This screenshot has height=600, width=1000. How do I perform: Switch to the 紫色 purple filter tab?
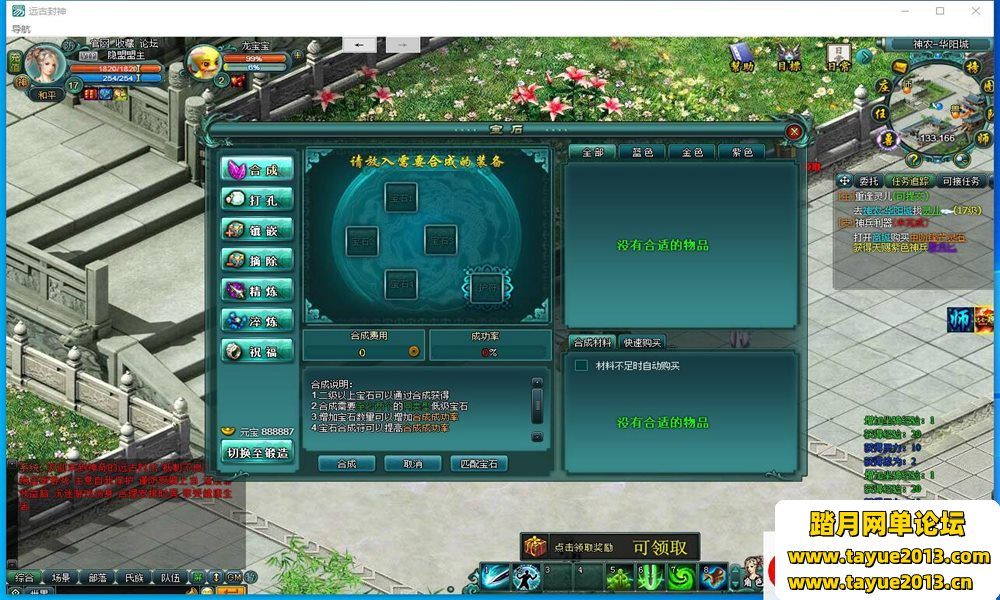(x=743, y=152)
